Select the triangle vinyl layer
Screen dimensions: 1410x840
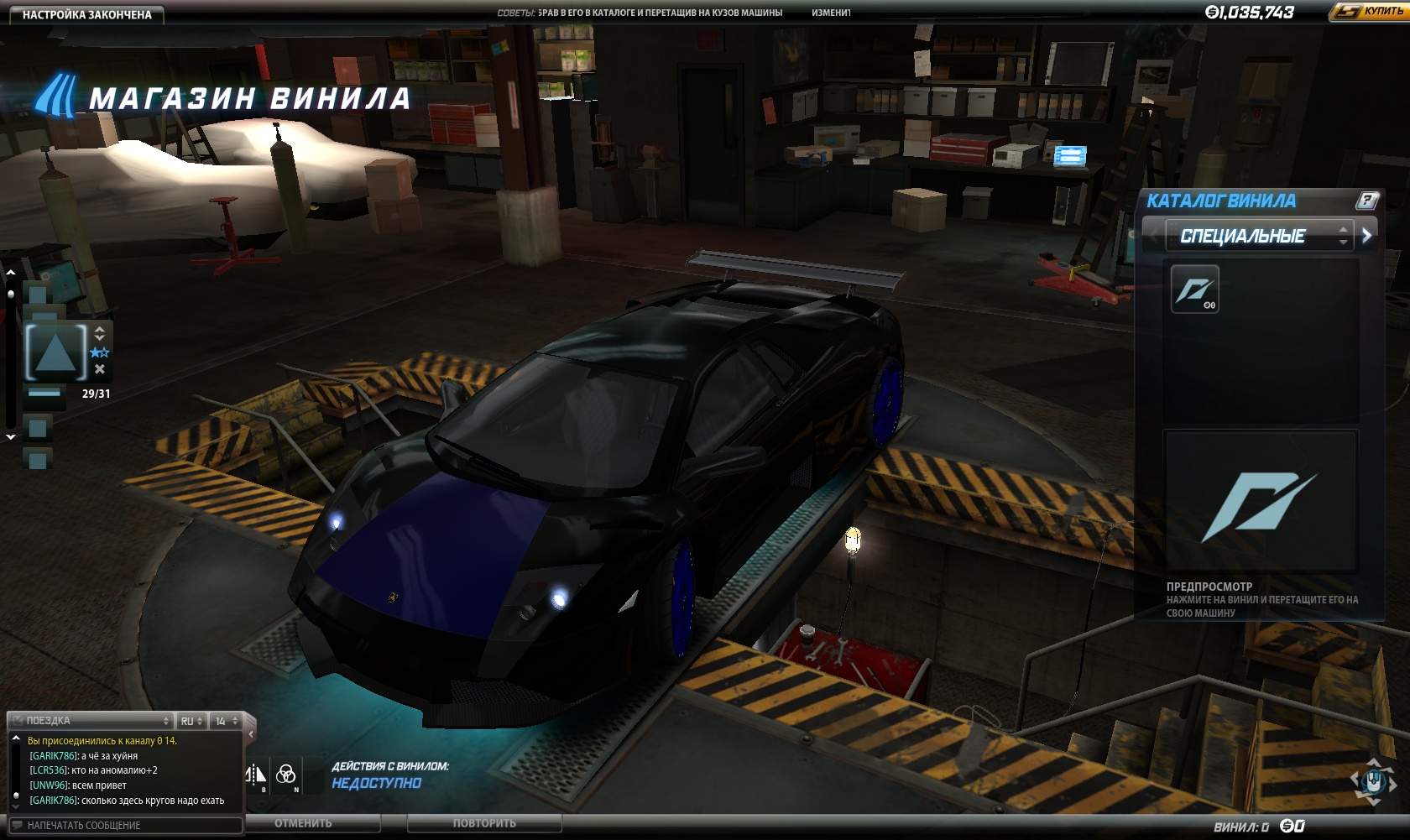tap(56, 352)
